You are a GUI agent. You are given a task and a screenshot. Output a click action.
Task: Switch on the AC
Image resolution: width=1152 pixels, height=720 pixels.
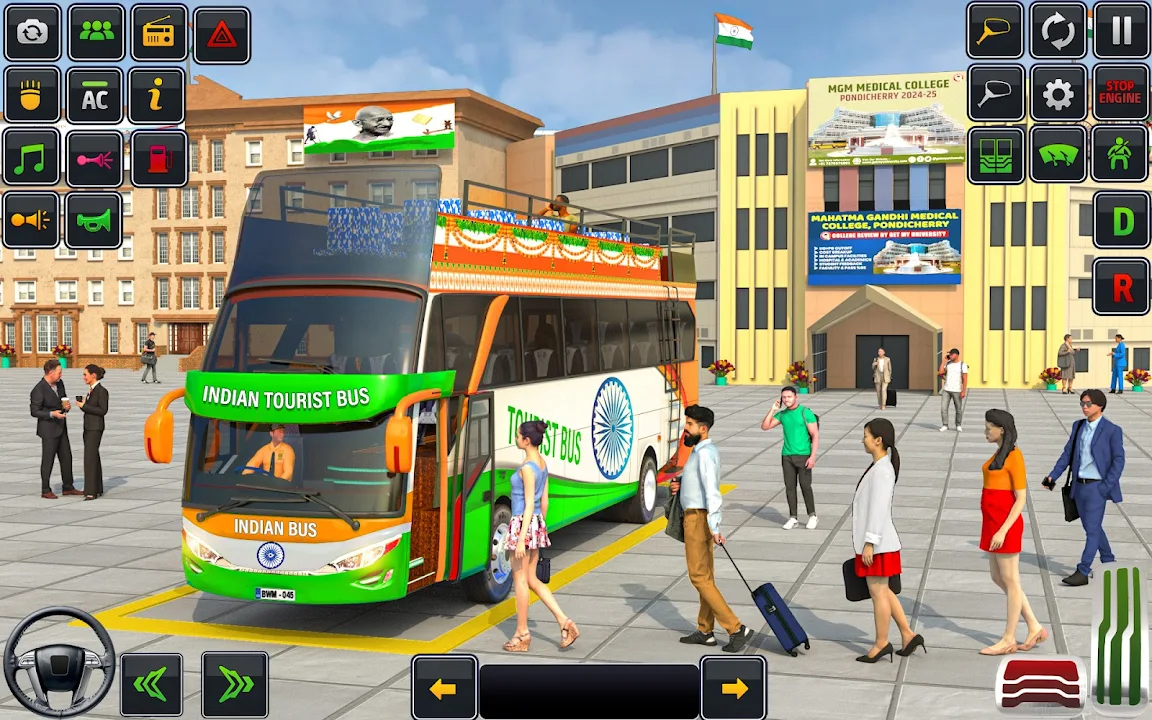[95, 97]
